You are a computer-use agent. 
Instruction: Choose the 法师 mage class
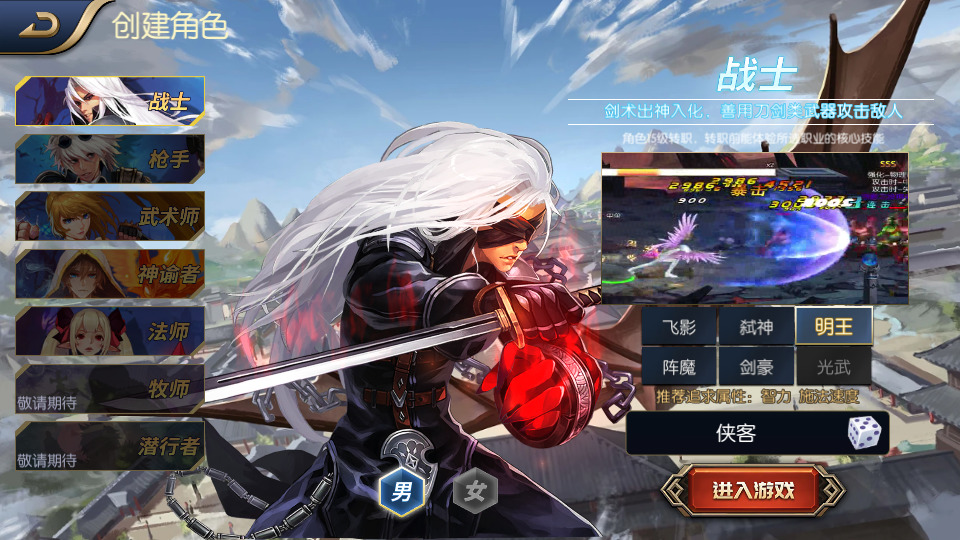[110, 331]
